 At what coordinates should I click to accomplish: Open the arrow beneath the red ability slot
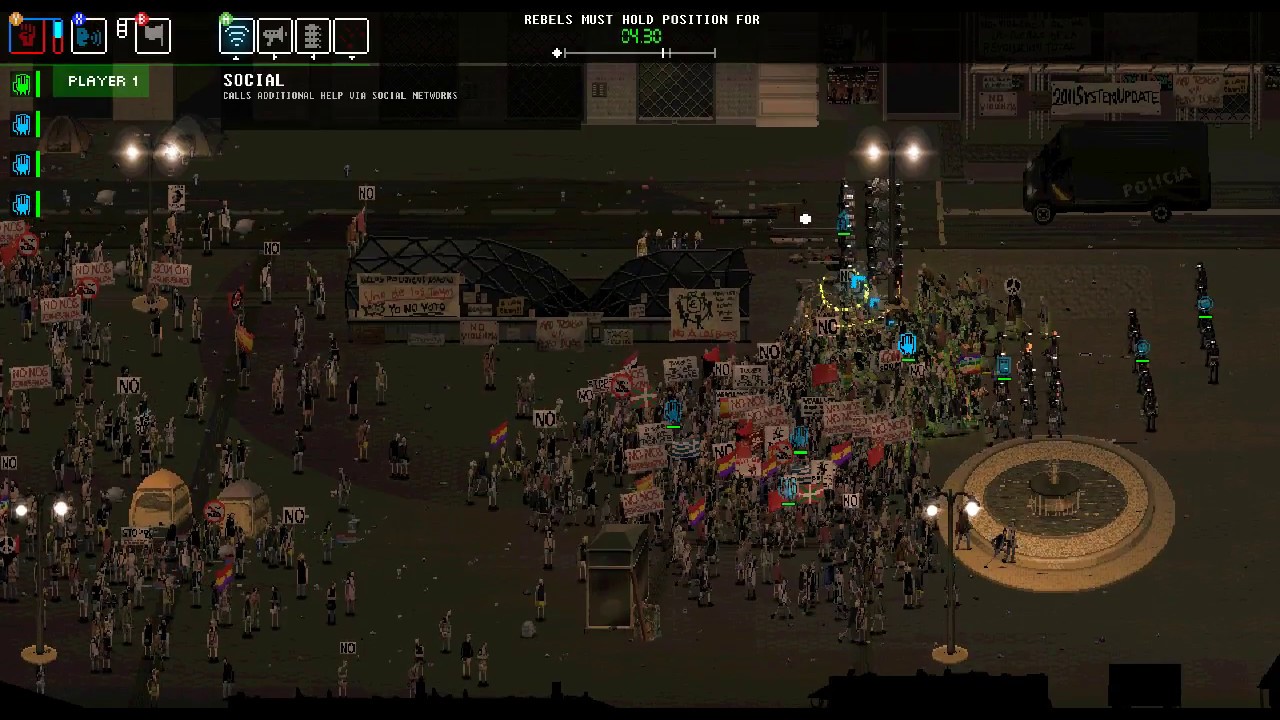(x=352, y=57)
